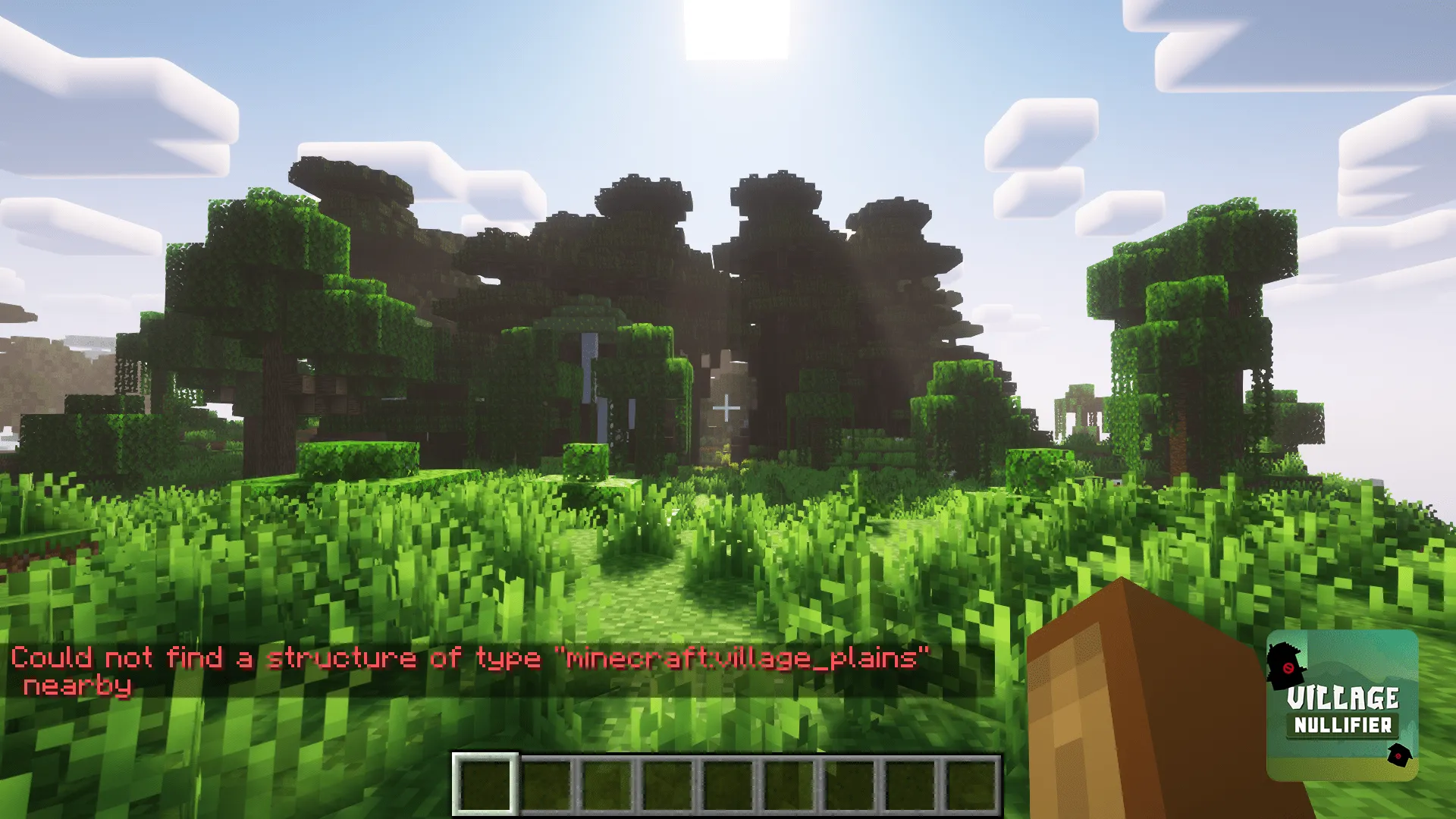The height and width of the screenshot is (819, 1456).
Task: Click the seventh hotbar slot
Action: (849, 783)
